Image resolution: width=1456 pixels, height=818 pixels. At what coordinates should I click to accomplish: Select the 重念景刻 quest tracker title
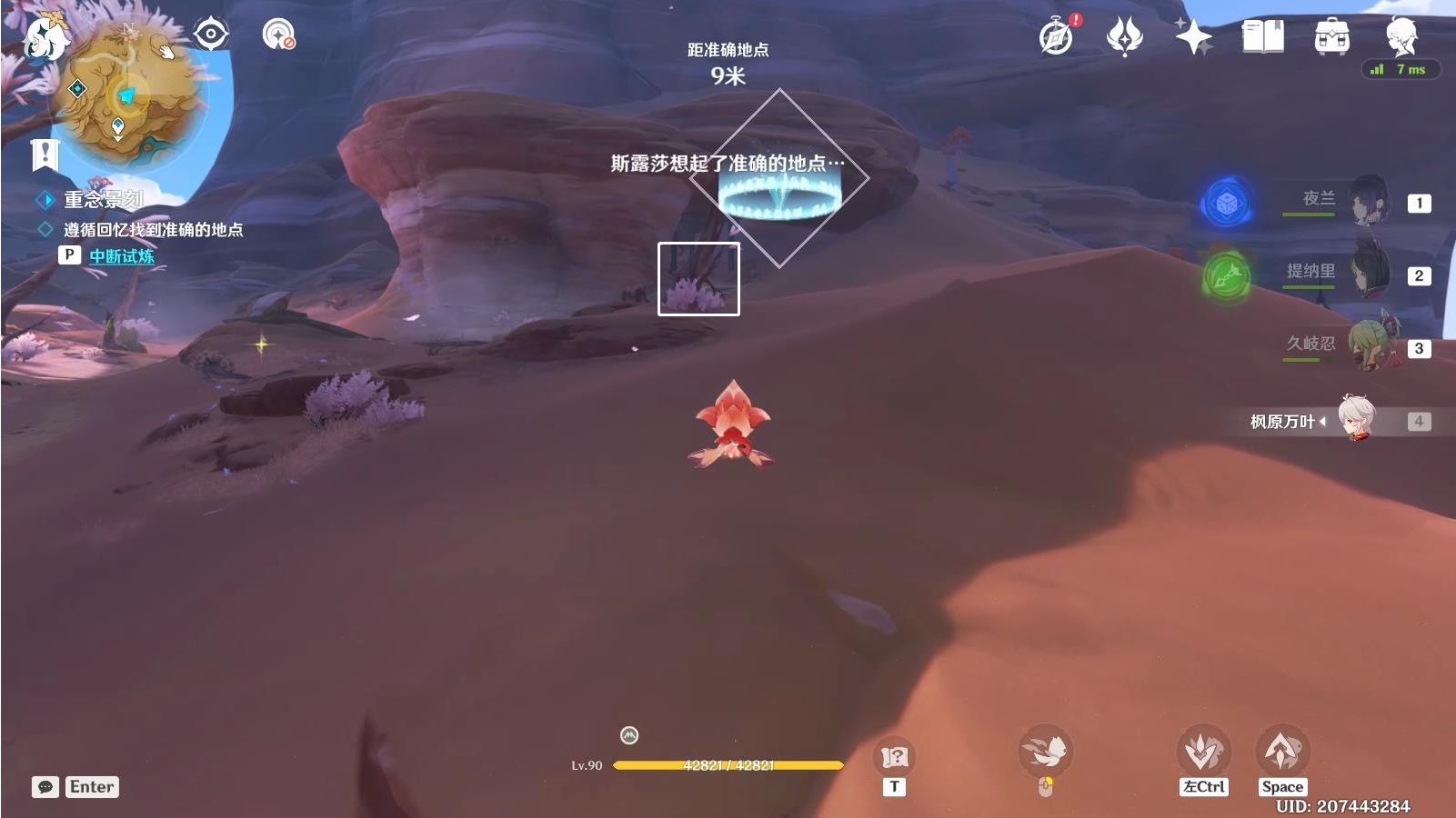103,199
